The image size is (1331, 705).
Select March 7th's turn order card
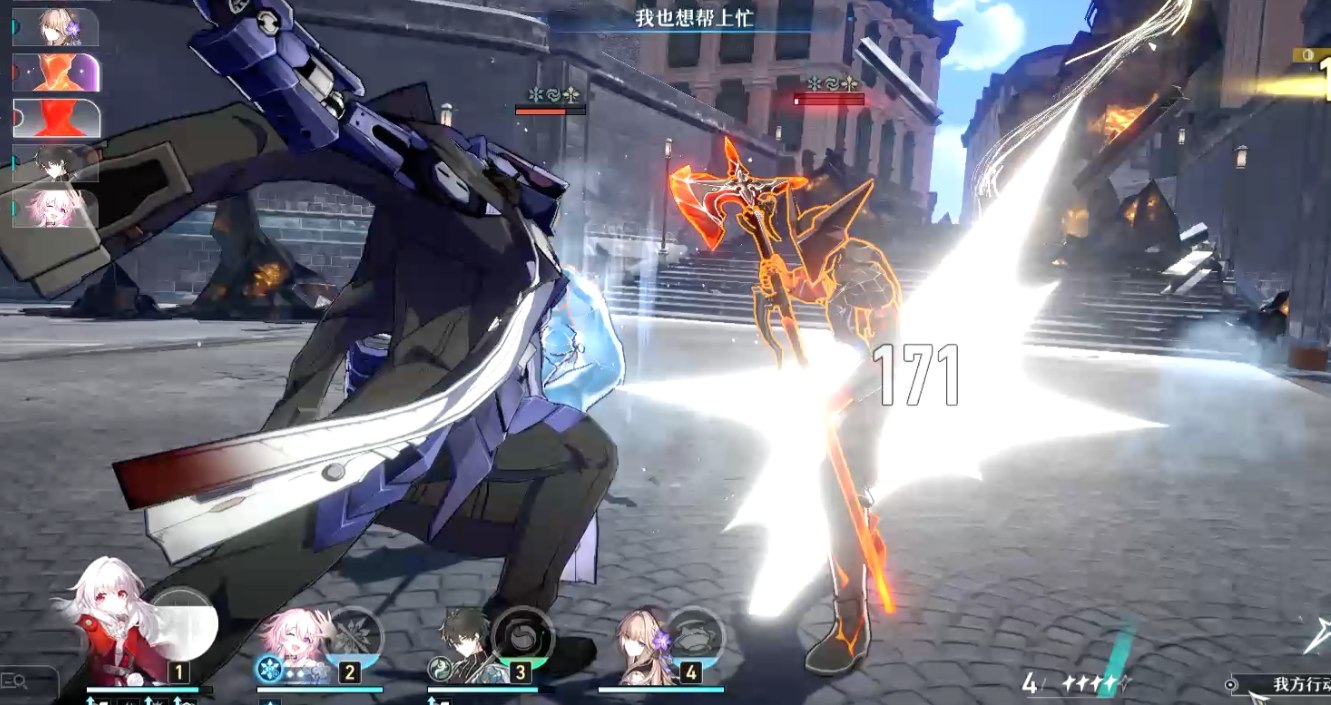click(x=55, y=208)
